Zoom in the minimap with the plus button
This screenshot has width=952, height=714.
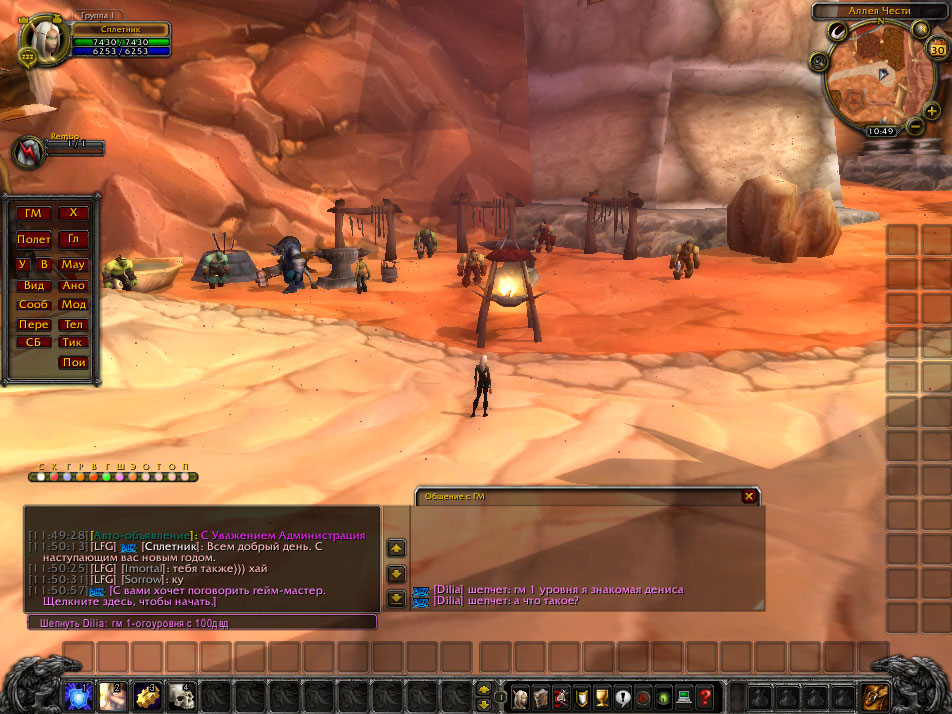point(931,111)
